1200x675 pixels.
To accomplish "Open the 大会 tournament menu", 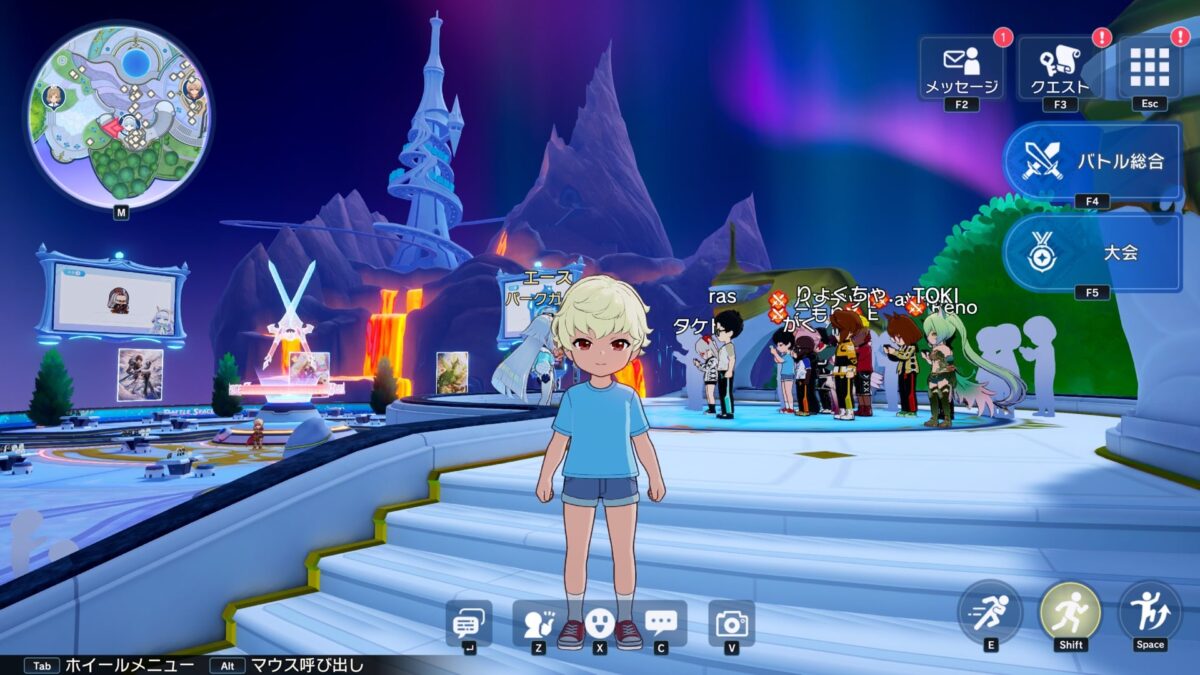I will (1092, 252).
